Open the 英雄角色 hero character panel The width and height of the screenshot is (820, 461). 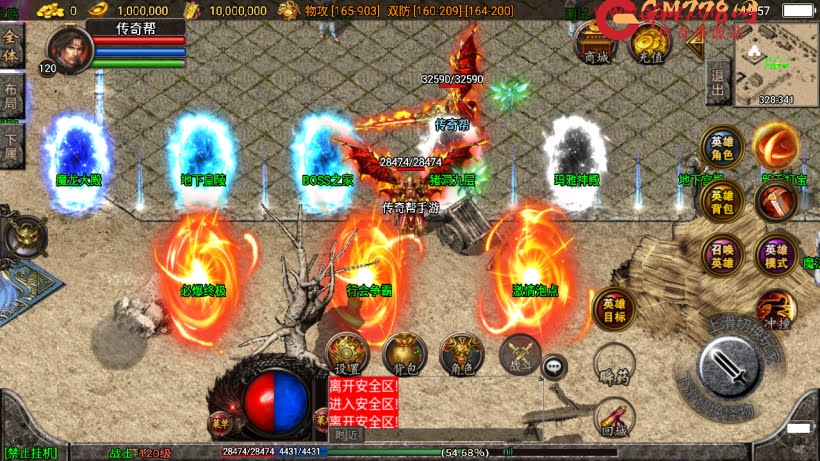[720, 148]
